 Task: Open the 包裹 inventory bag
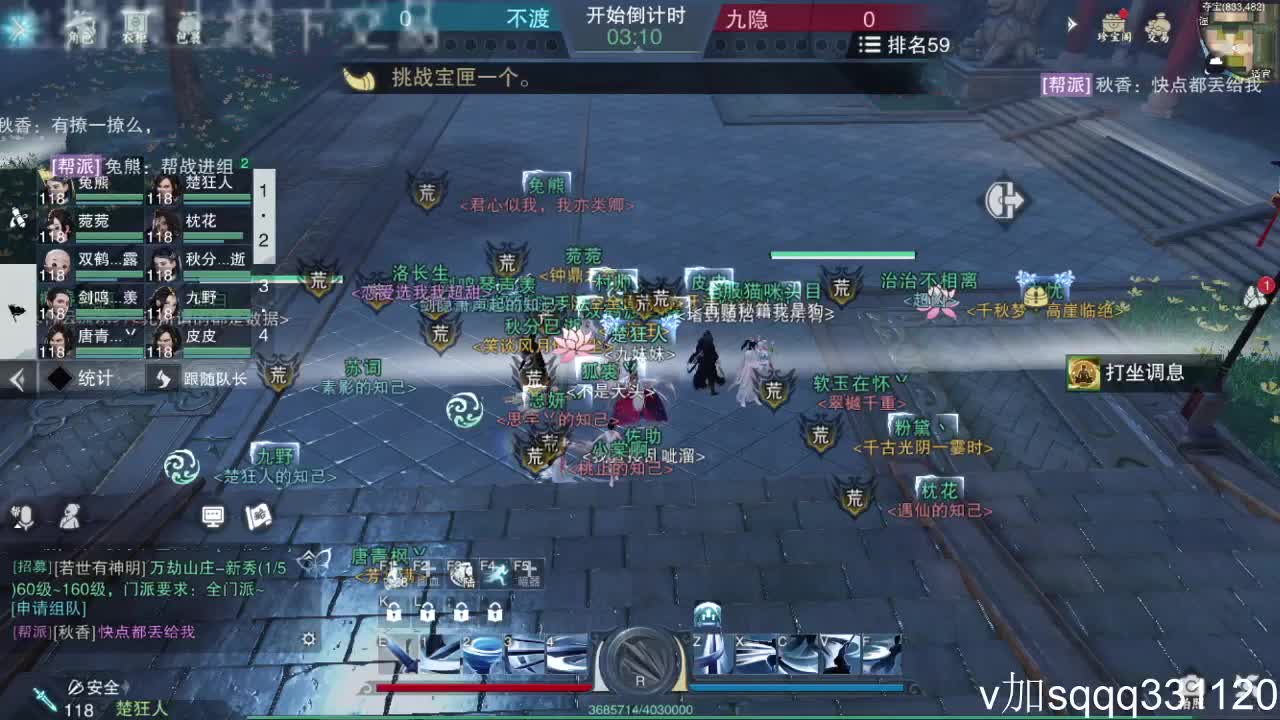pos(190,28)
